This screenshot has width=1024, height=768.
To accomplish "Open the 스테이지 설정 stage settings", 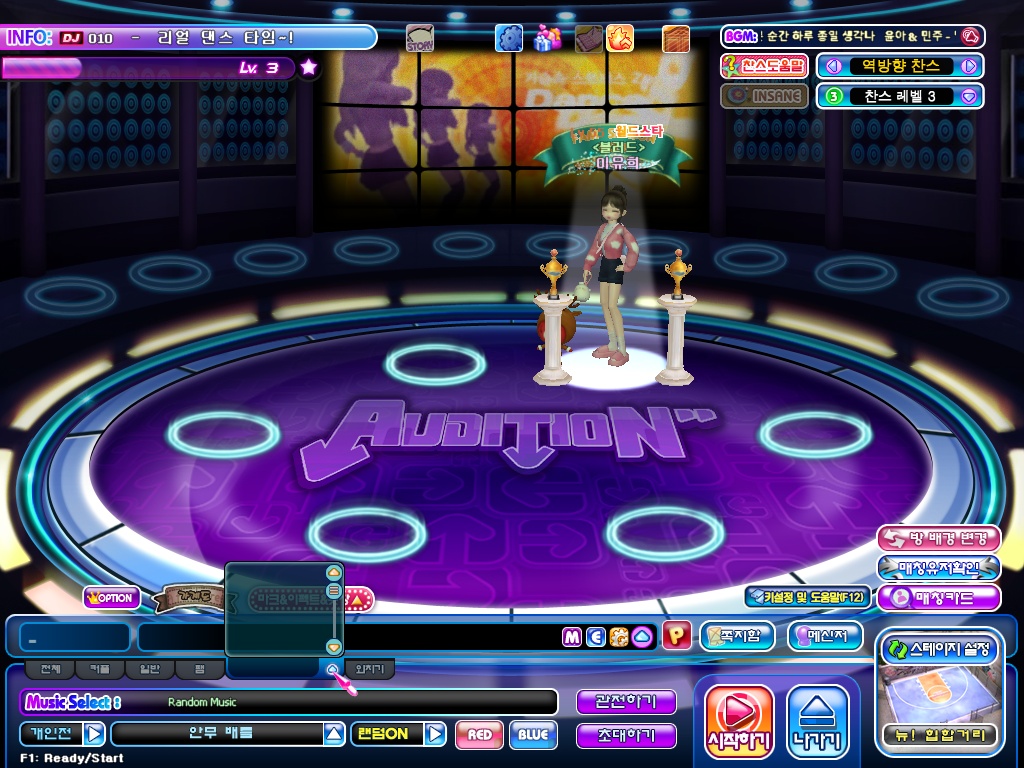I will (x=937, y=649).
